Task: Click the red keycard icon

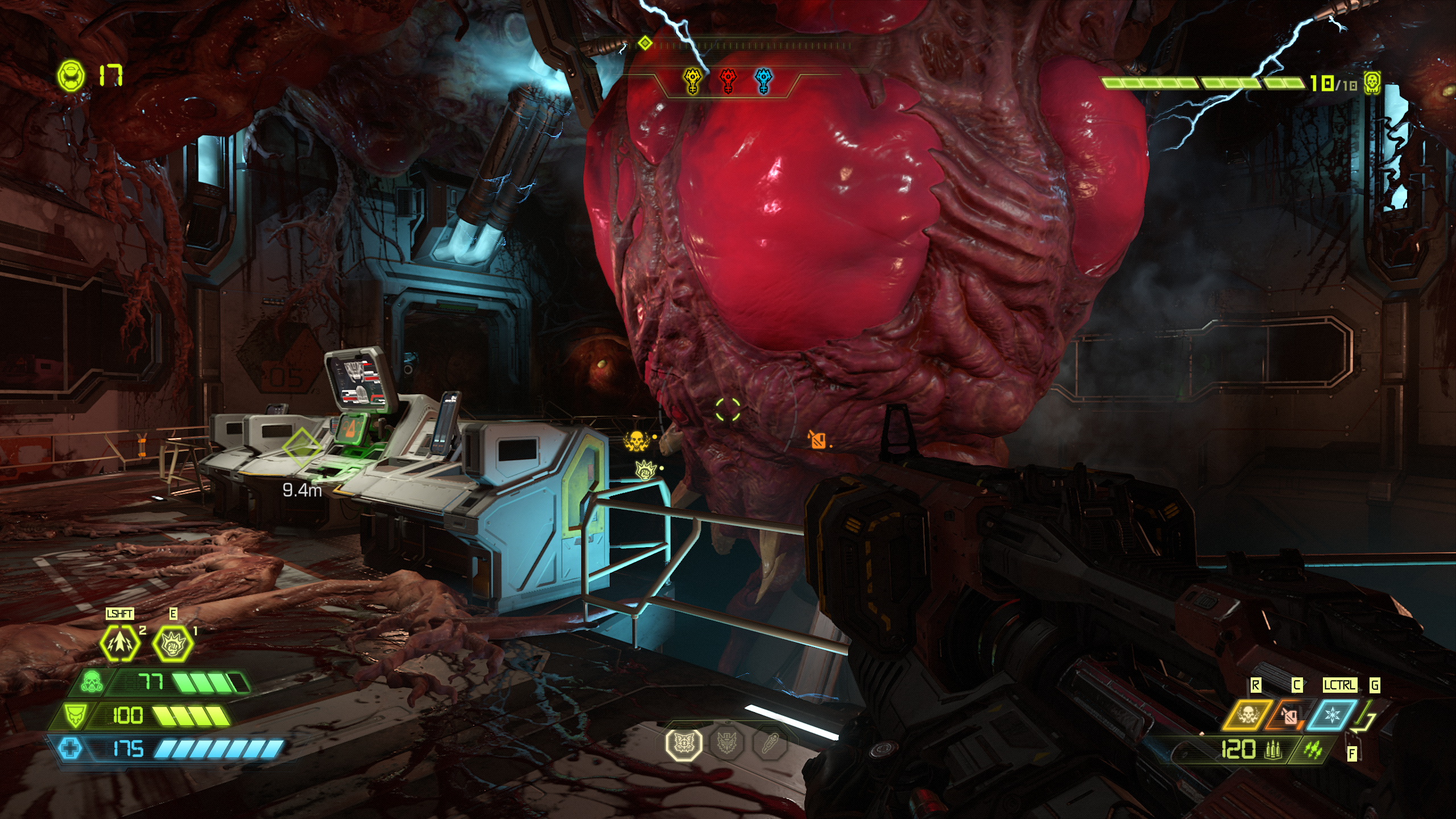Action: click(728, 81)
